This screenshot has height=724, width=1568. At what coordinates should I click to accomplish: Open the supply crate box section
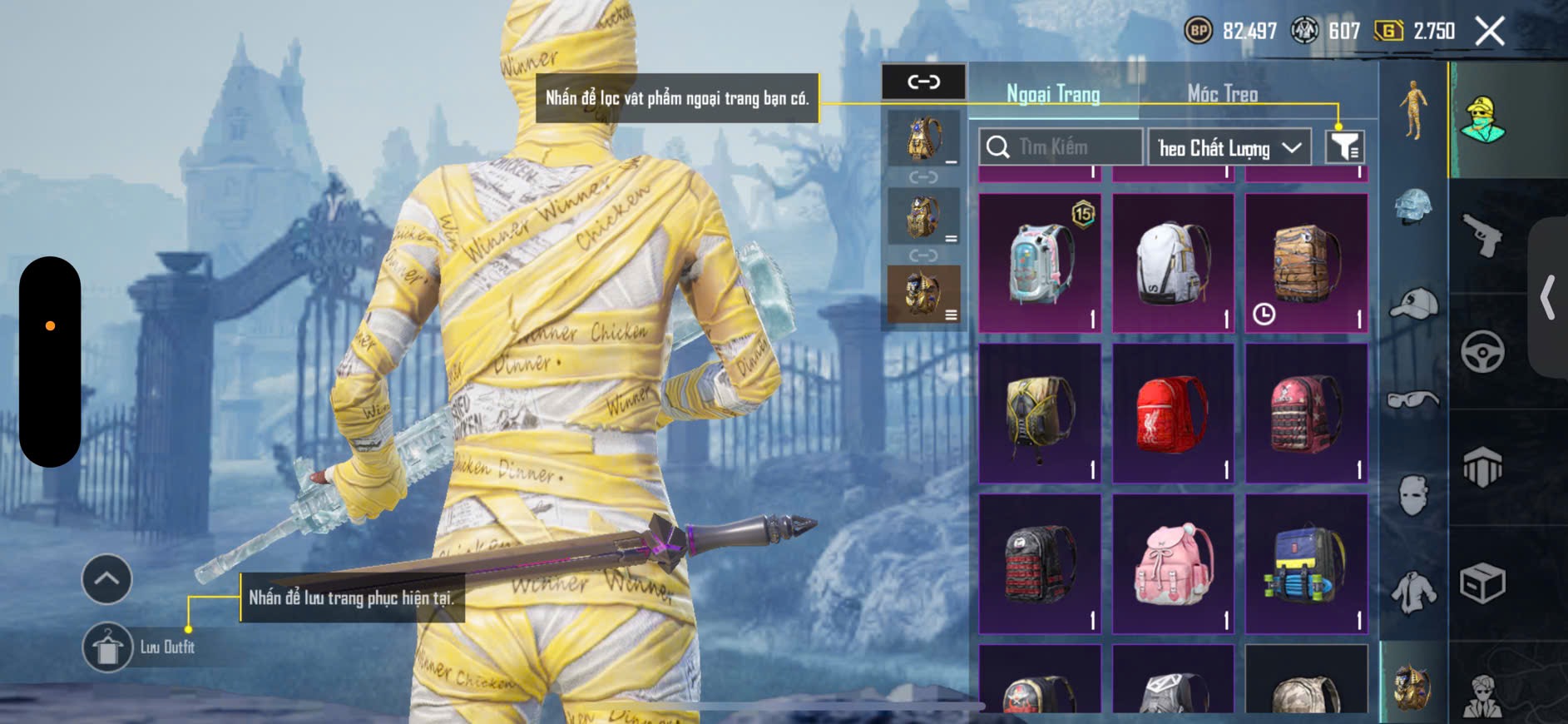(x=1482, y=583)
